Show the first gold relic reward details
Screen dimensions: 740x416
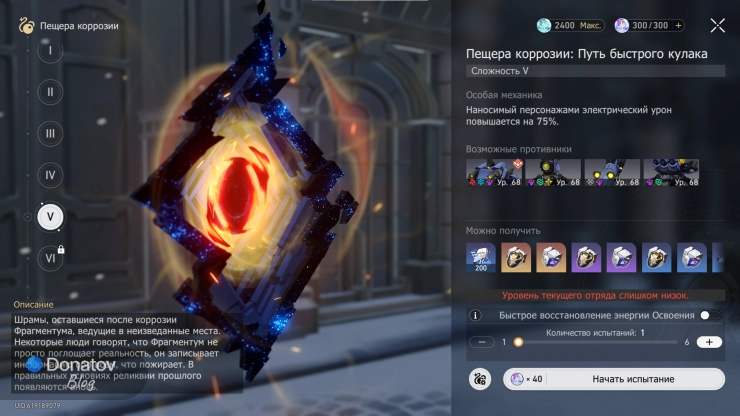(516, 257)
